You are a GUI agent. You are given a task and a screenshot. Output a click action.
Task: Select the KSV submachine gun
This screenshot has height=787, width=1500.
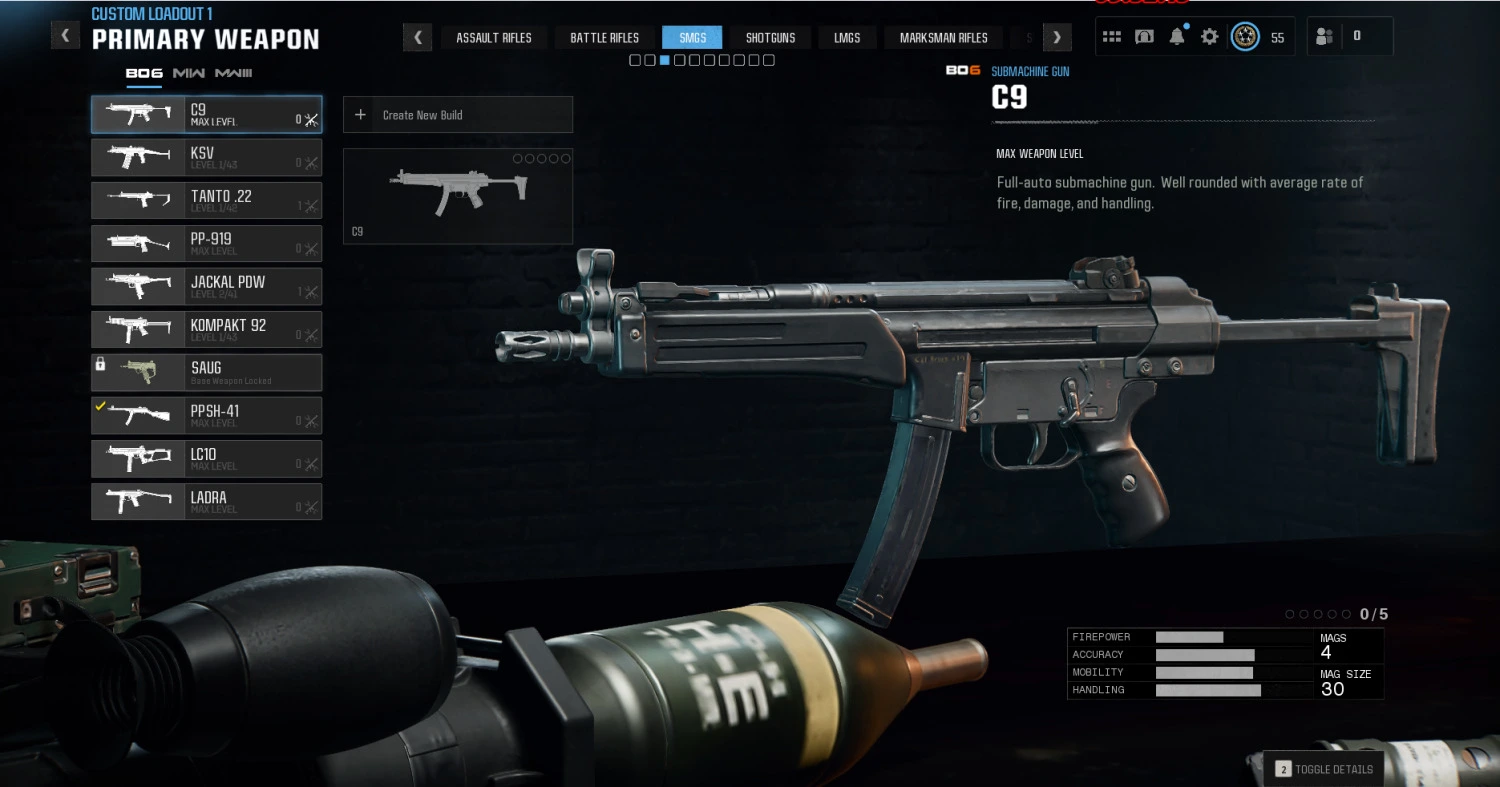(206, 158)
